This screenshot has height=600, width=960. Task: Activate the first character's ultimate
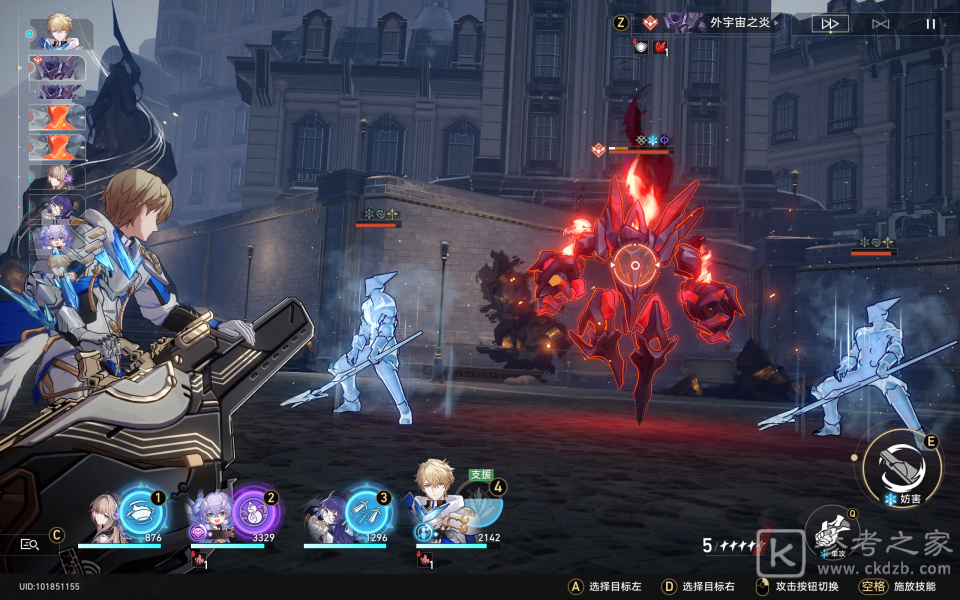pyautogui.click(x=141, y=511)
